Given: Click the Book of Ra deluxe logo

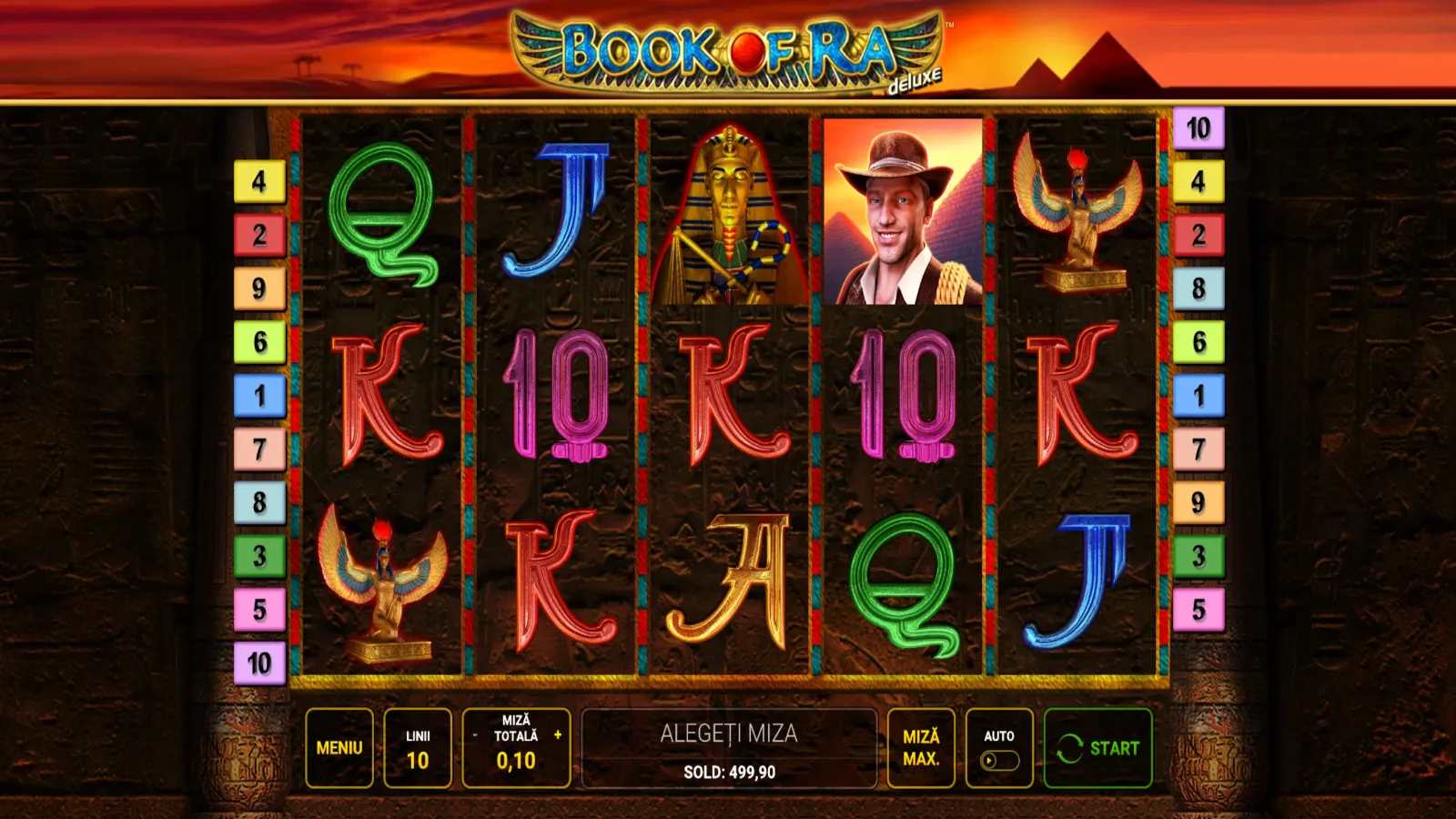Looking at the screenshot, I should pos(728,50).
